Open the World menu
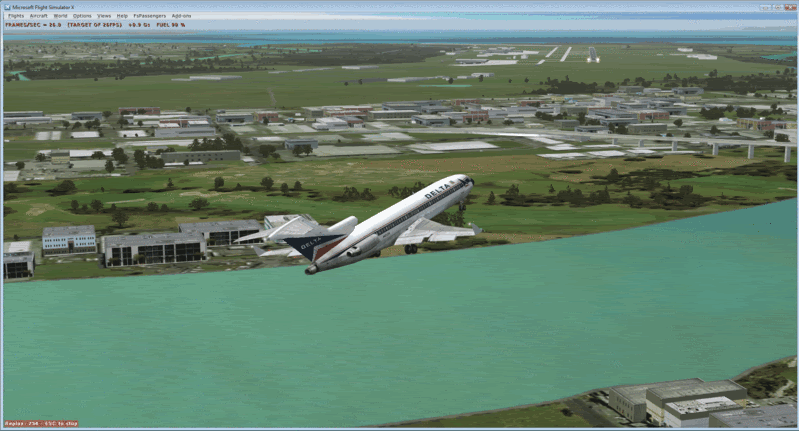 click(61, 16)
